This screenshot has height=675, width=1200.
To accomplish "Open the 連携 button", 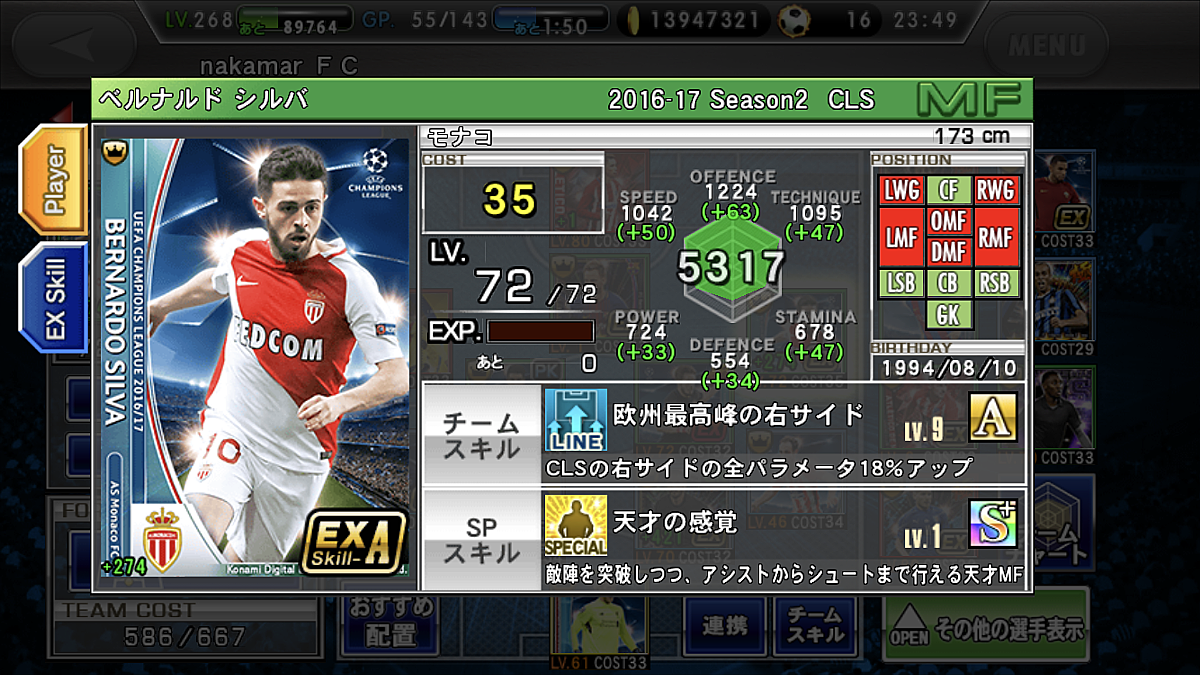I will (725, 626).
